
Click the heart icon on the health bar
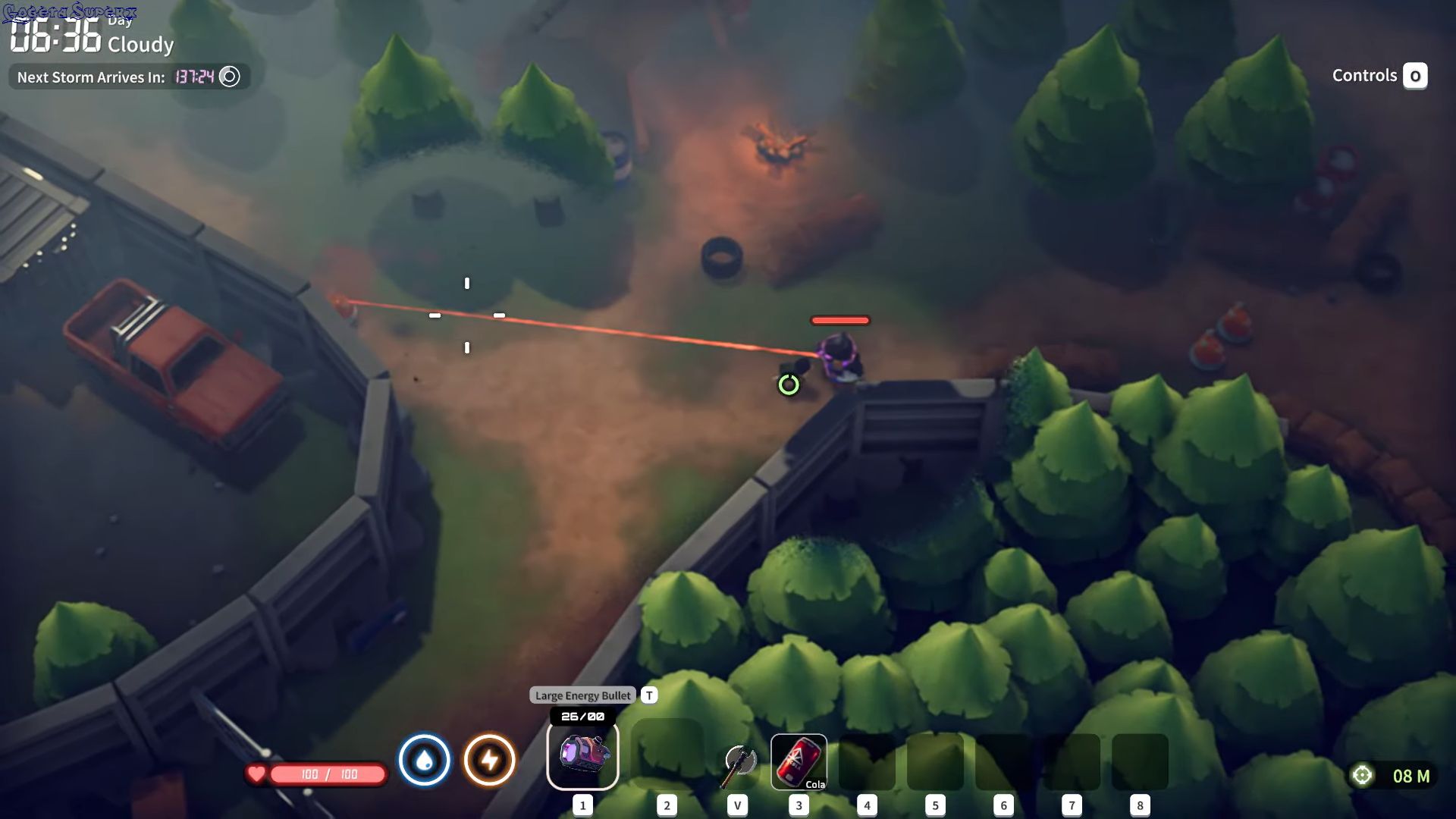[257, 774]
